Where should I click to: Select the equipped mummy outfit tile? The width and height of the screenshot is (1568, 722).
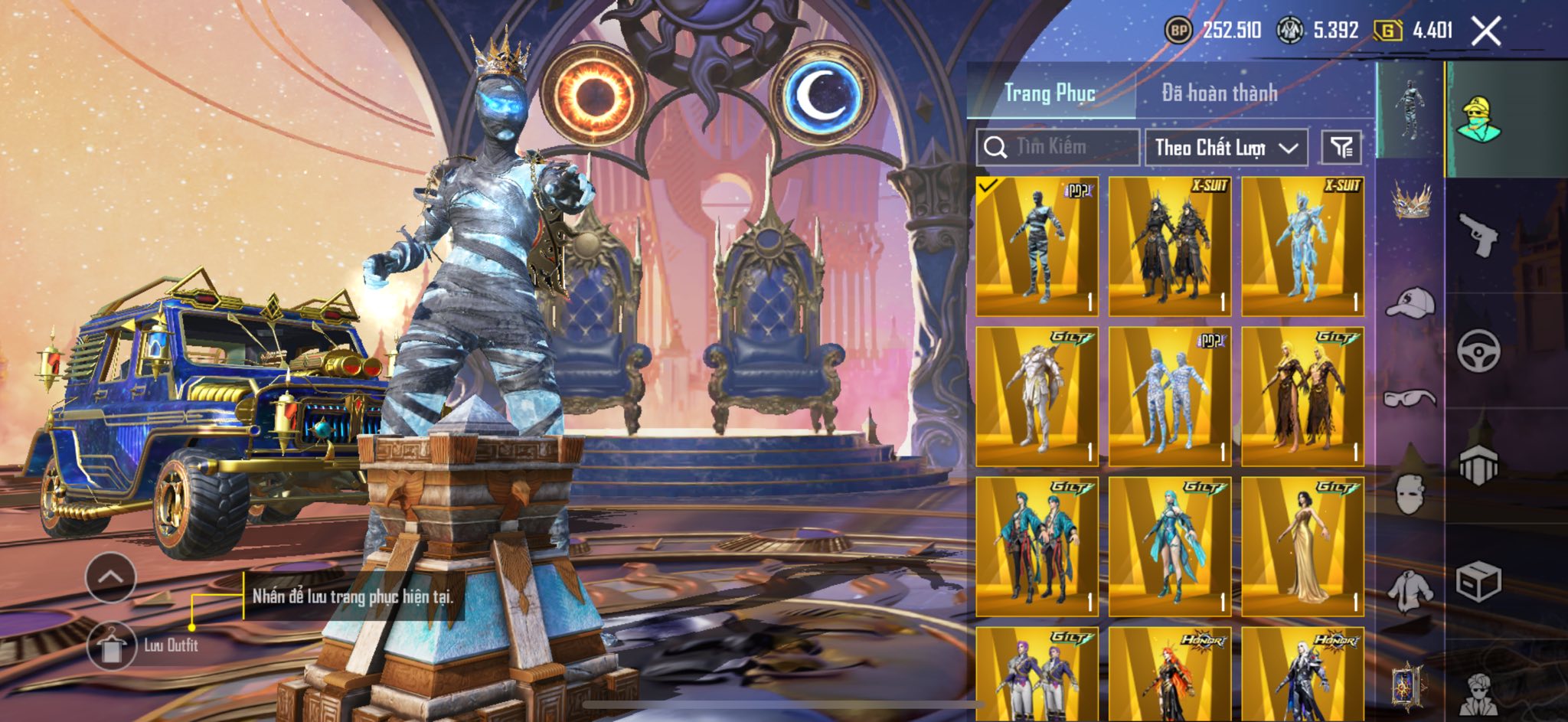[1037, 246]
